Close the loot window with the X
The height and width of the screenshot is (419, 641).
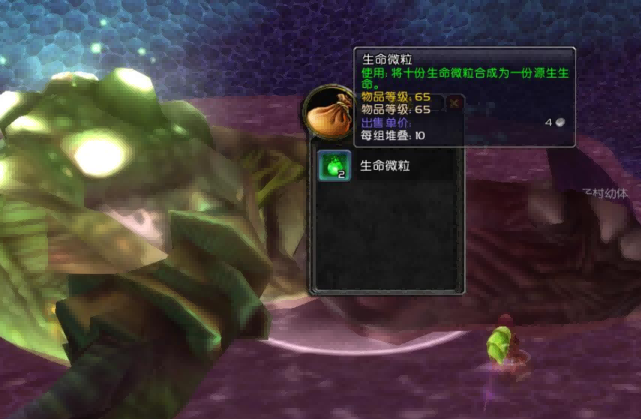coord(454,103)
